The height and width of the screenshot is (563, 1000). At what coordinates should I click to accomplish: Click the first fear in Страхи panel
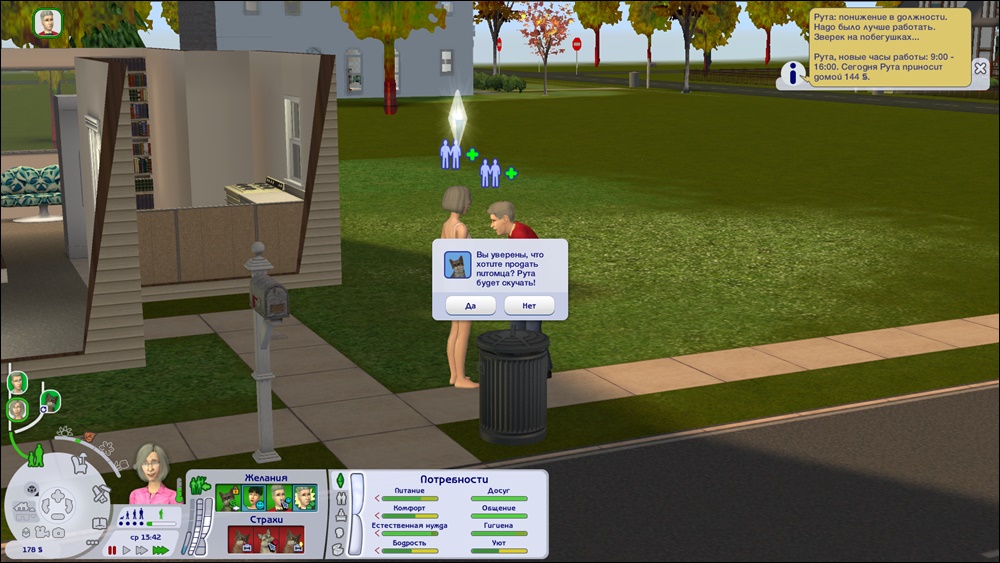pyautogui.click(x=241, y=539)
